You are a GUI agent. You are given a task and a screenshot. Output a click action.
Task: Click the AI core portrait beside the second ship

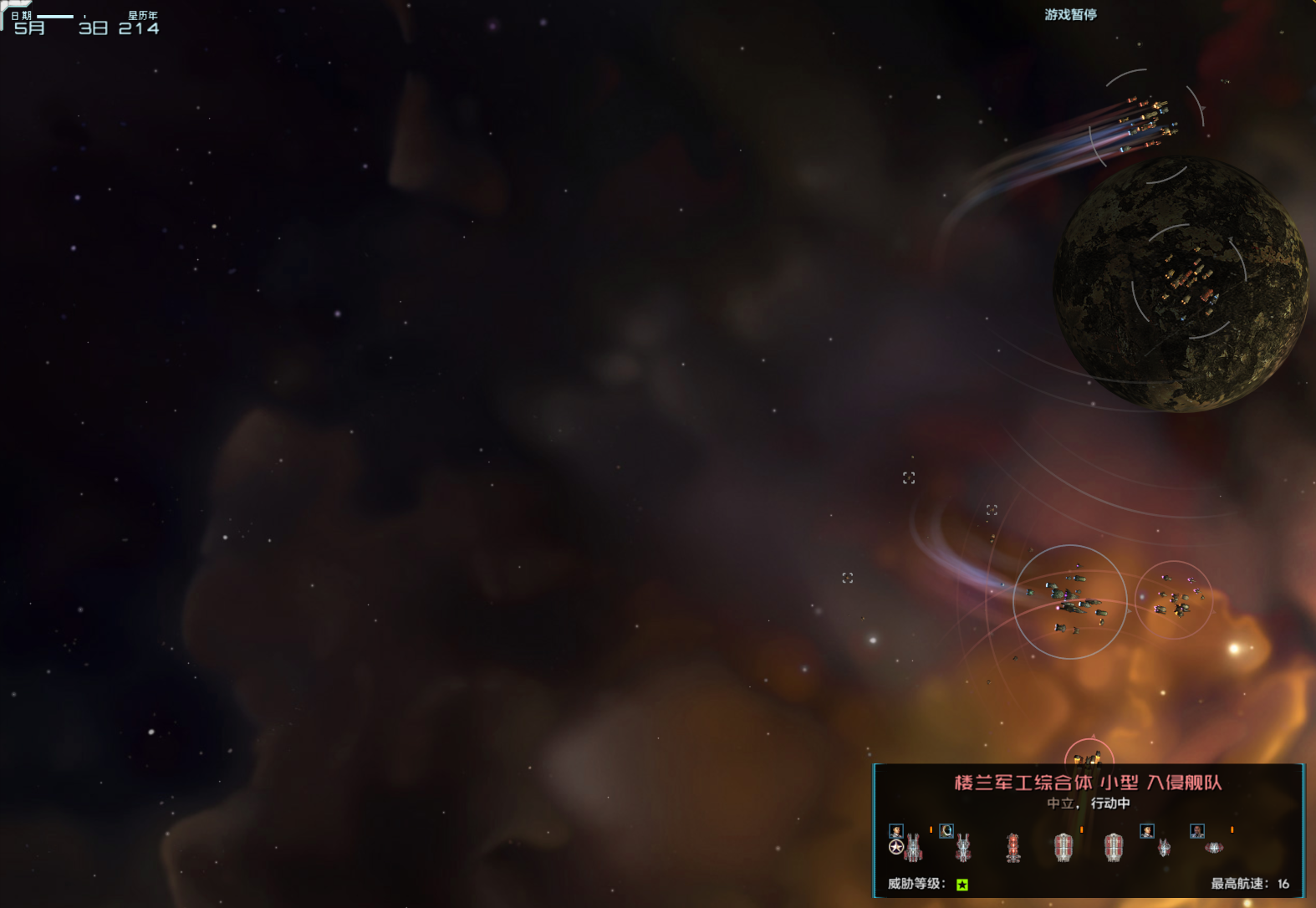point(946,830)
